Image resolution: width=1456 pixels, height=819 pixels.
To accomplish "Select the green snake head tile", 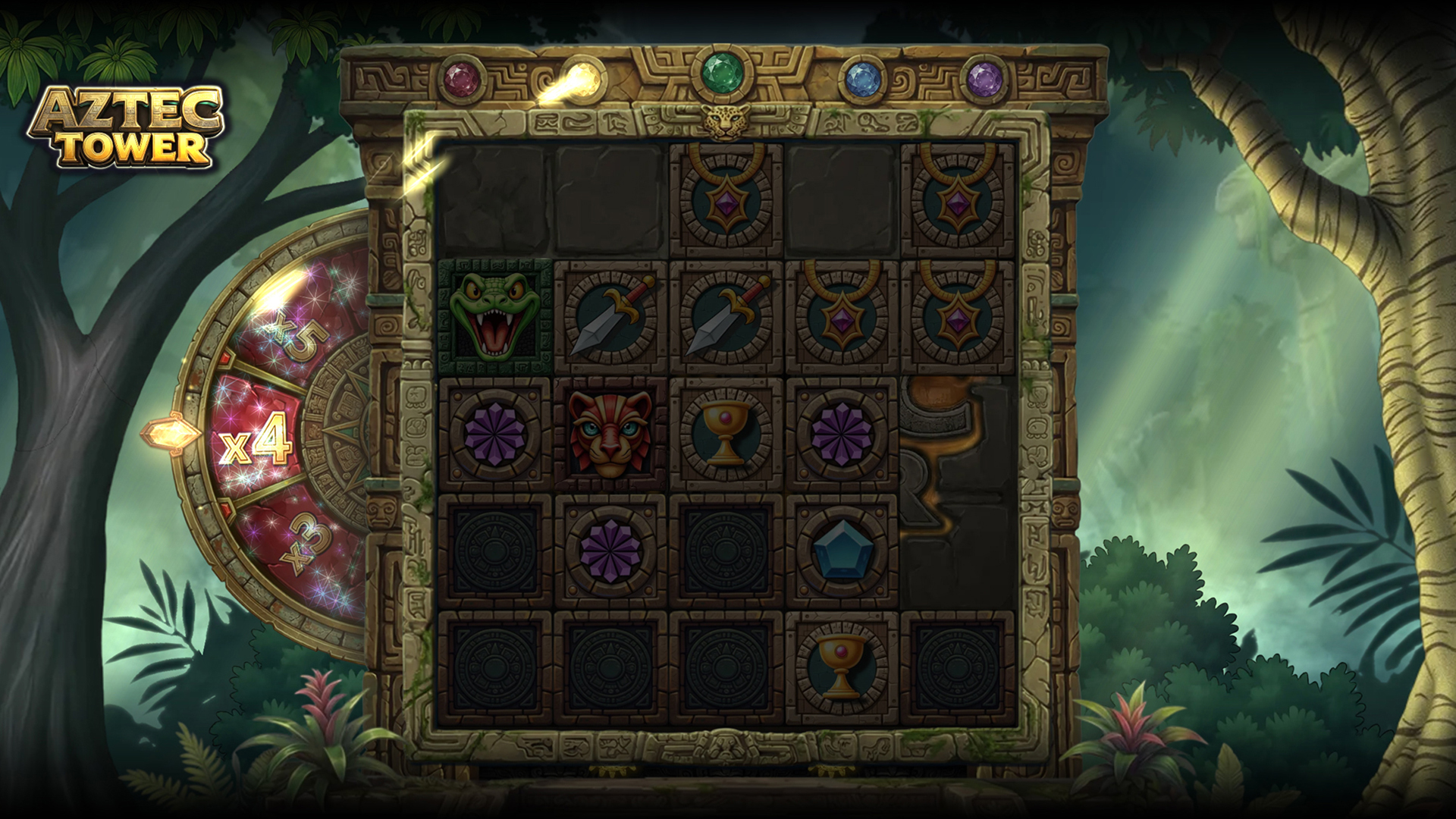I will tap(495, 317).
